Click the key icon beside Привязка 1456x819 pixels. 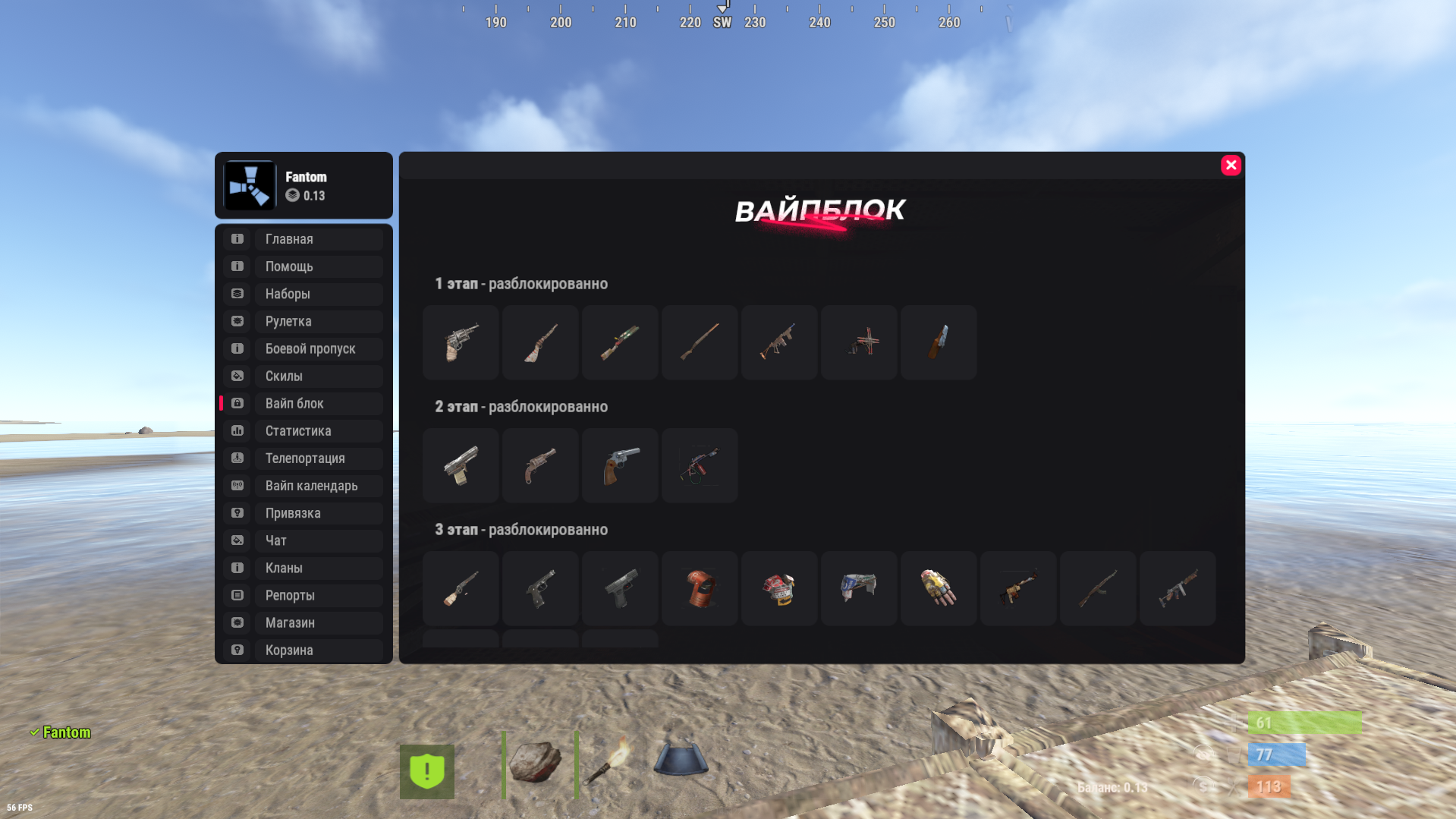pyautogui.click(x=237, y=512)
